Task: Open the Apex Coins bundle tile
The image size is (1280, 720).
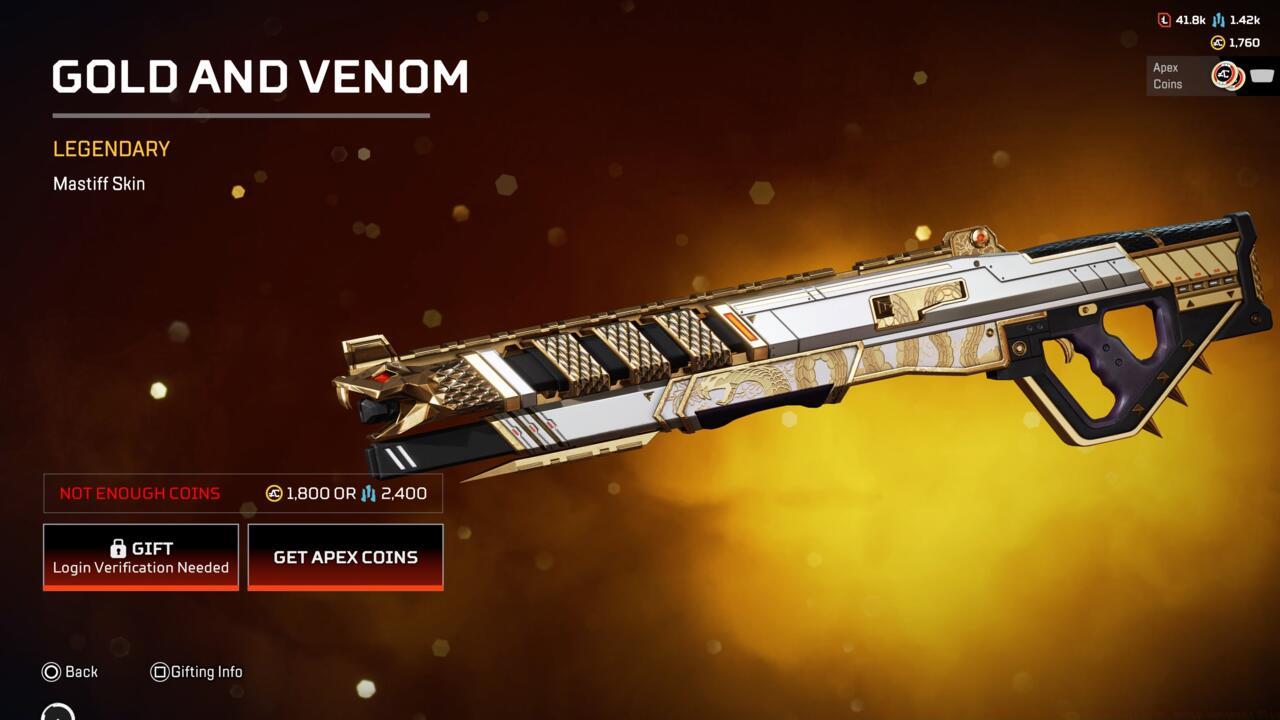Action: (1210, 75)
